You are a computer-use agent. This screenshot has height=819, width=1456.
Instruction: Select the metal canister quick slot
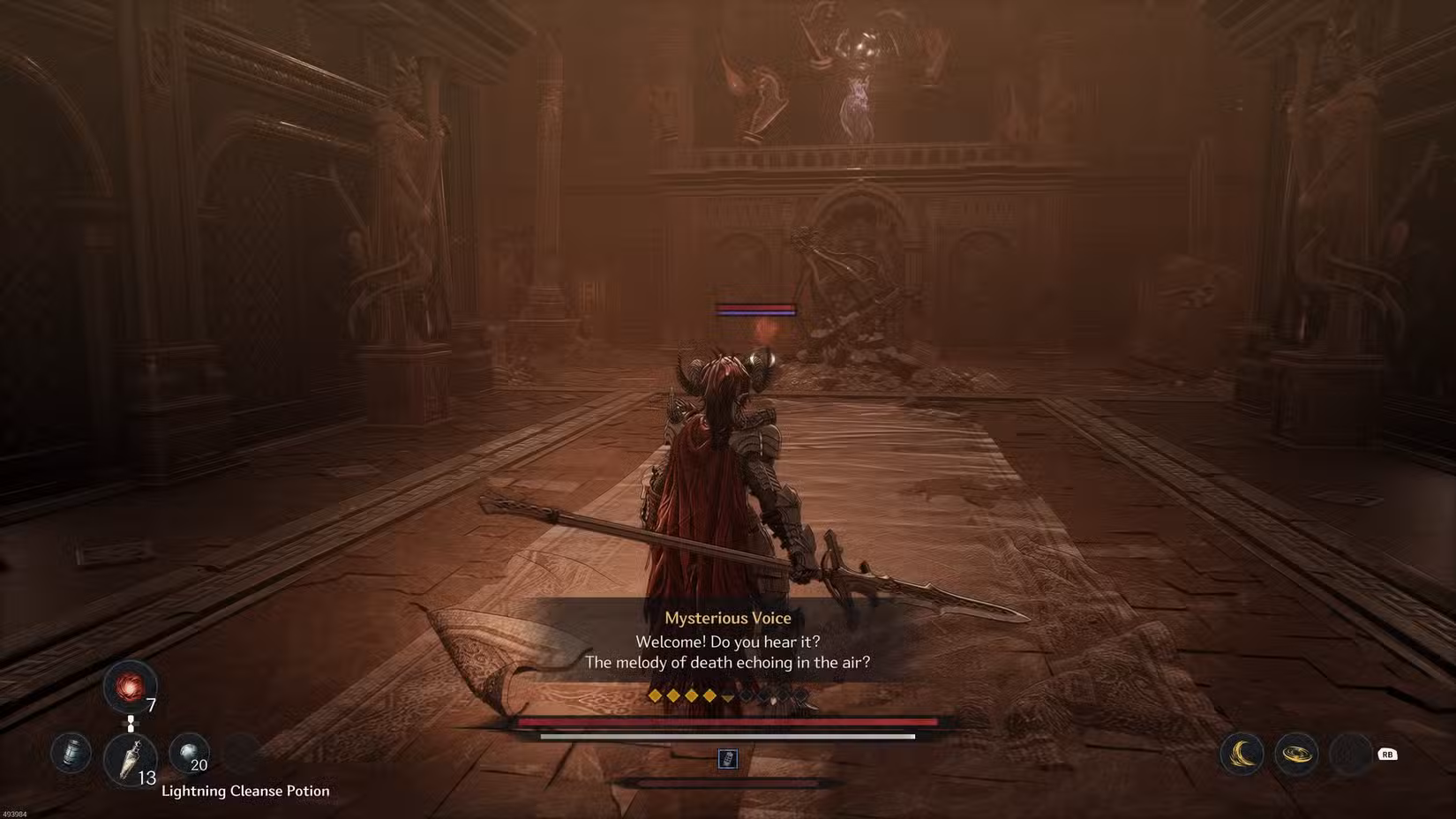(x=71, y=754)
